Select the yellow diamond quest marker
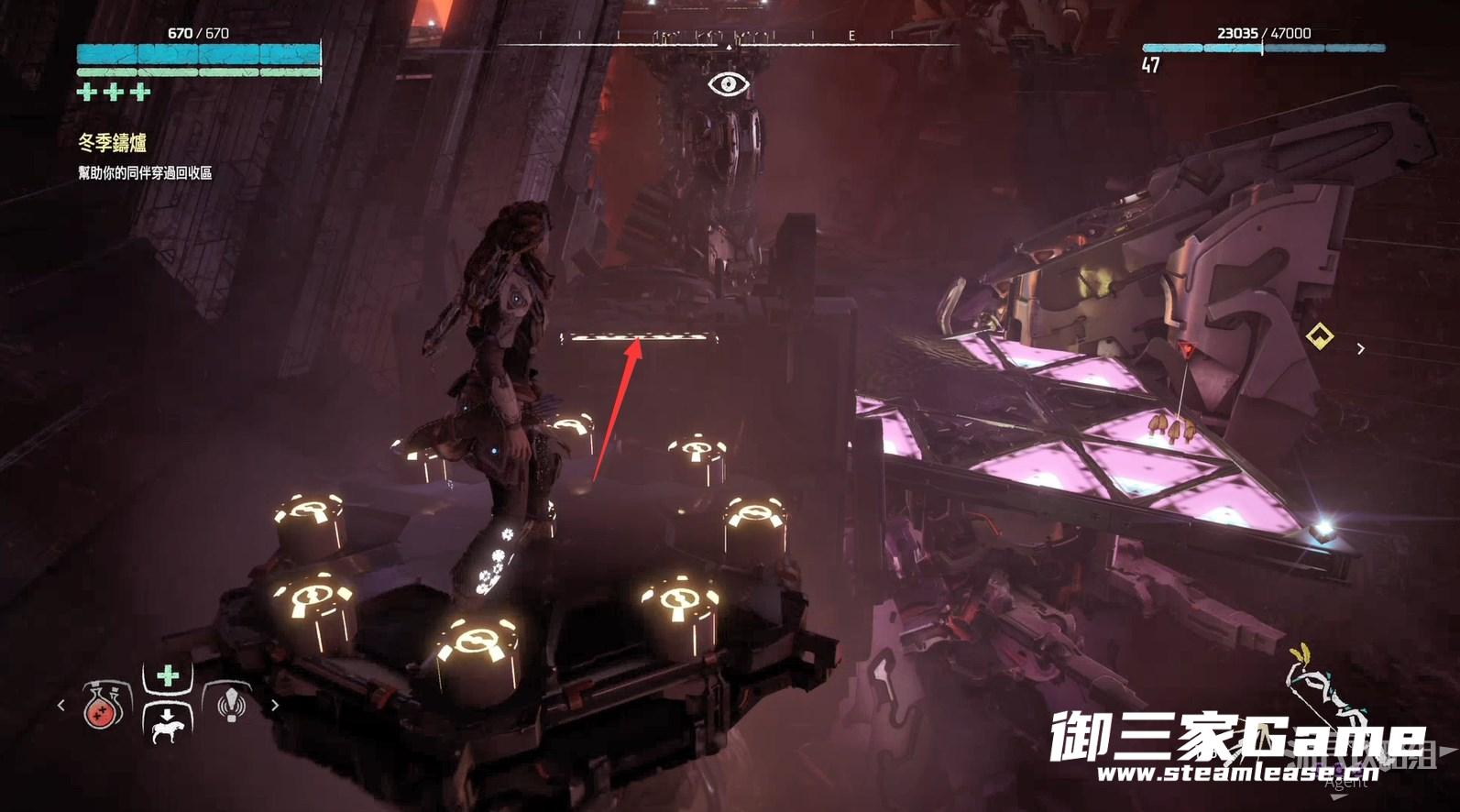This screenshot has height=812, width=1460. 1319,336
